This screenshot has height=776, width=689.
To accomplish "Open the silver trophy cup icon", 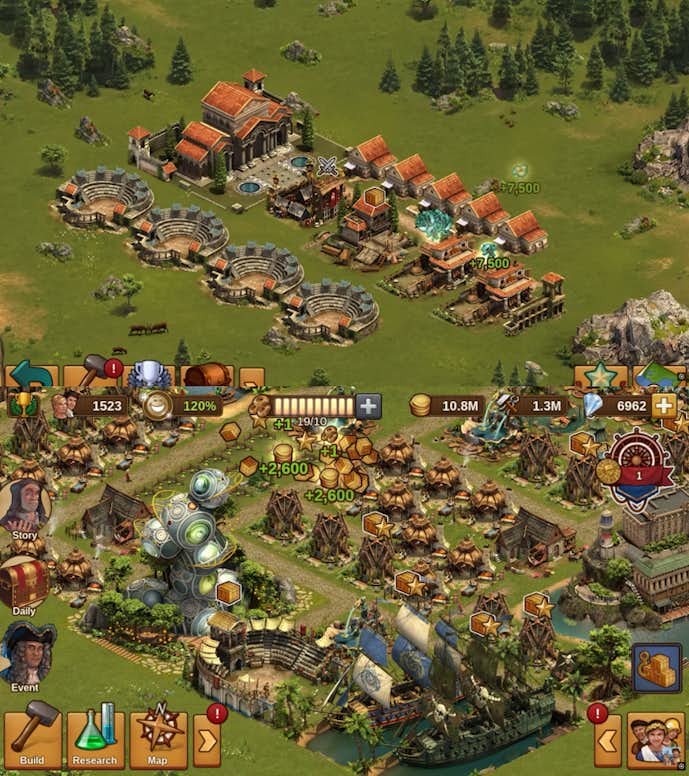I will coord(150,376).
